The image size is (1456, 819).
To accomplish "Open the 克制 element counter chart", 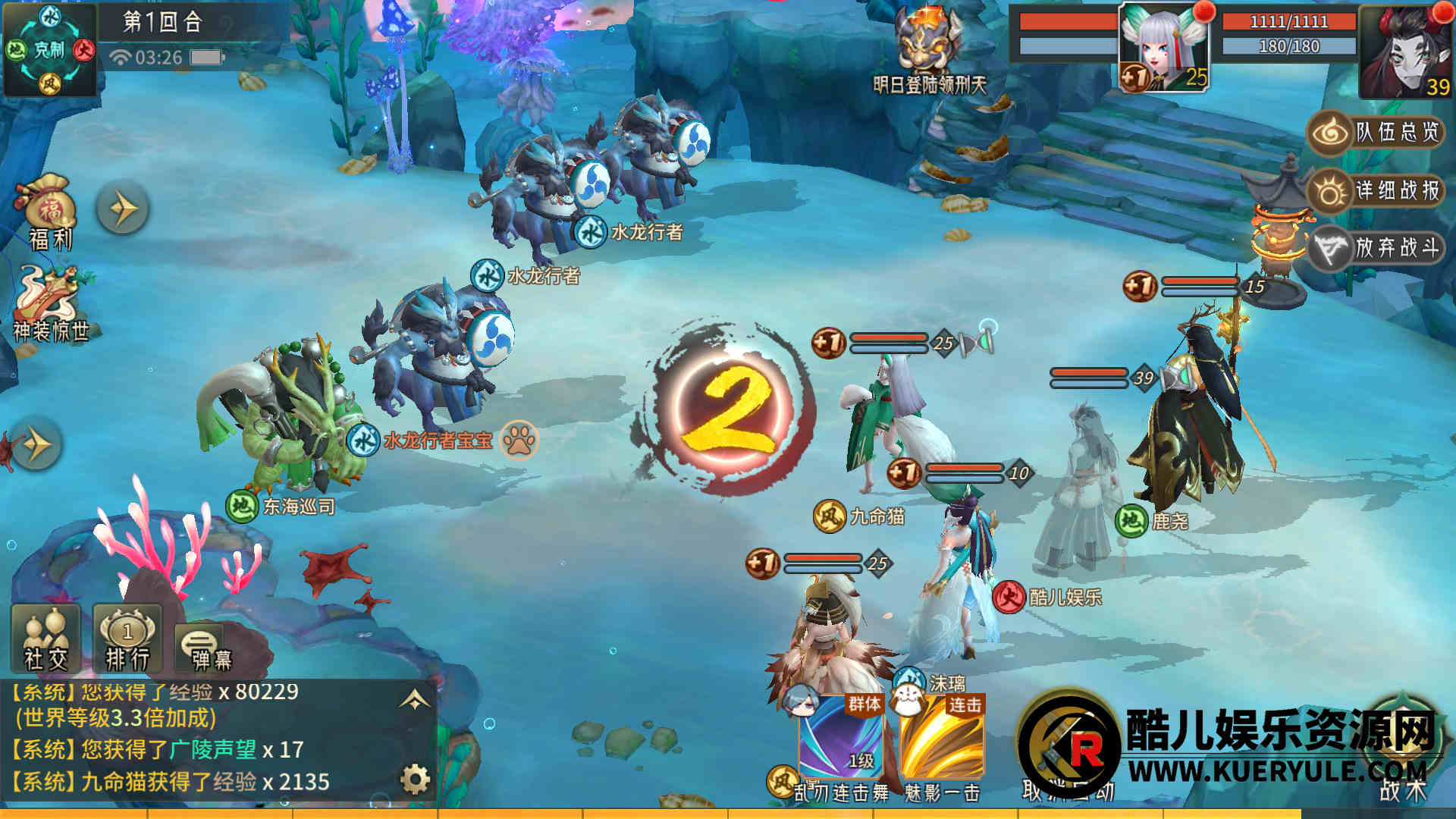I will pos(49,50).
